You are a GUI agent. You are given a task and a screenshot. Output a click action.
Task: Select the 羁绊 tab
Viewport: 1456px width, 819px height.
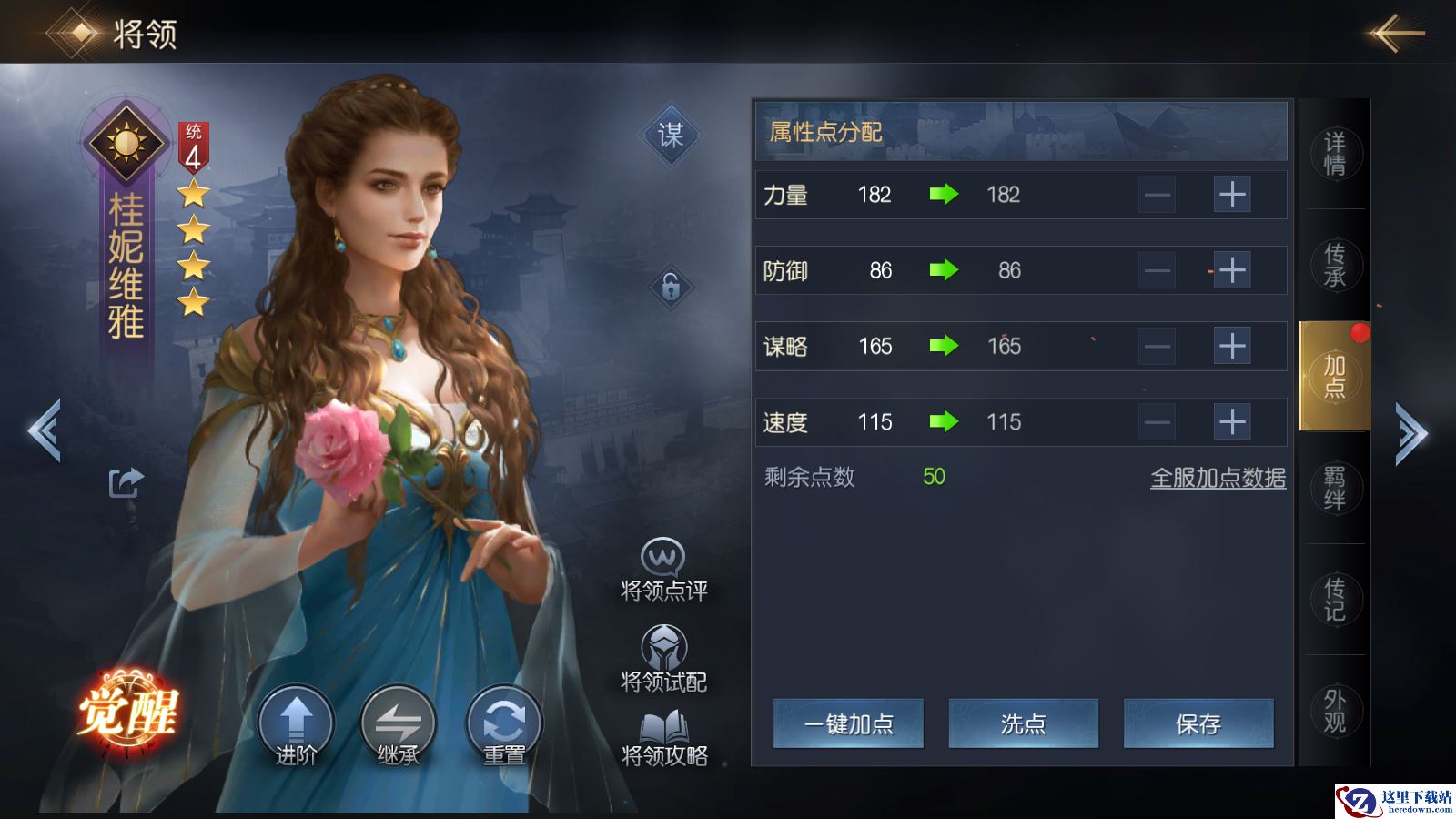1334,488
